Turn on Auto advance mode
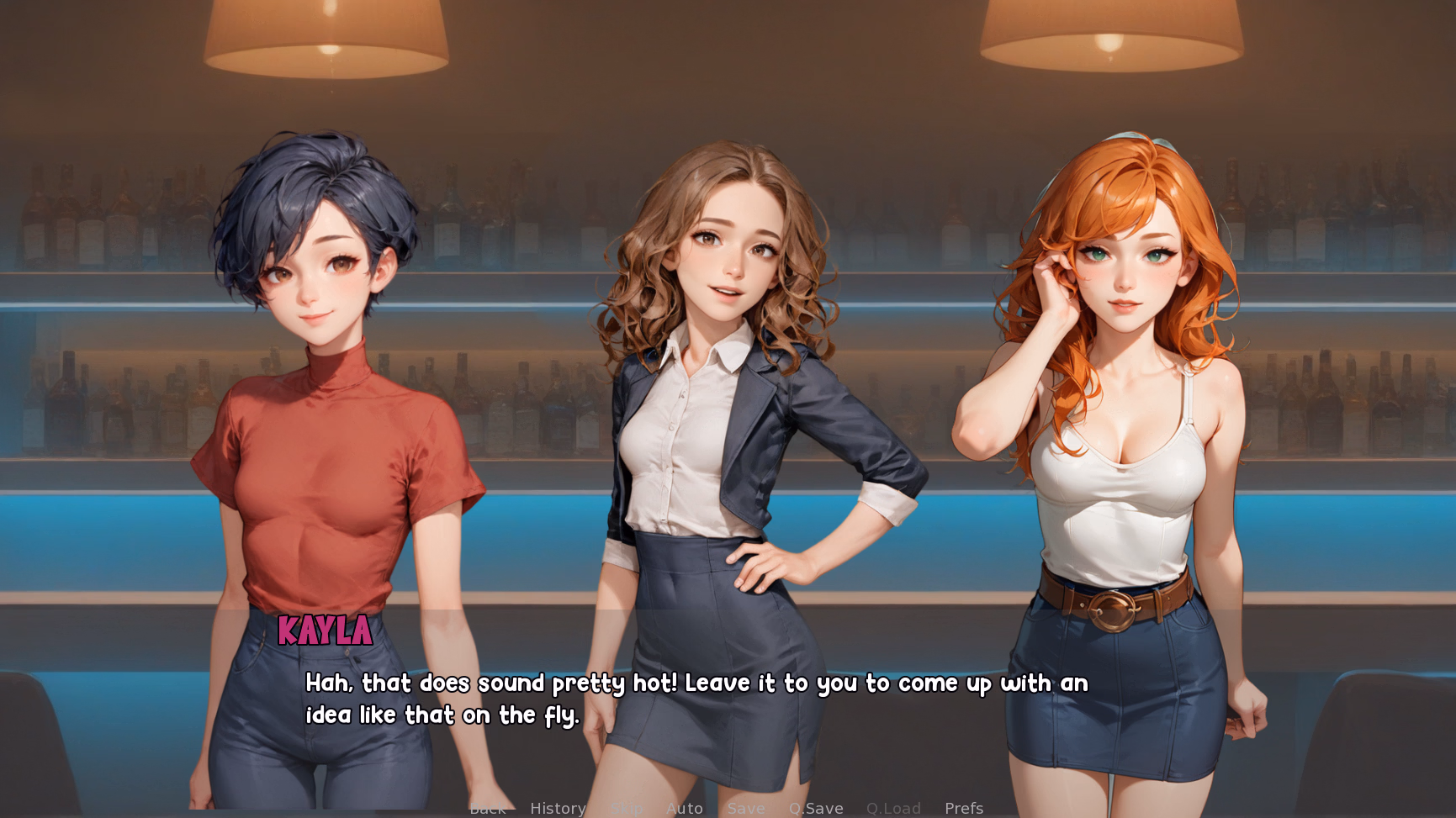This screenshot has width=1456, height=818. point(684,808)
